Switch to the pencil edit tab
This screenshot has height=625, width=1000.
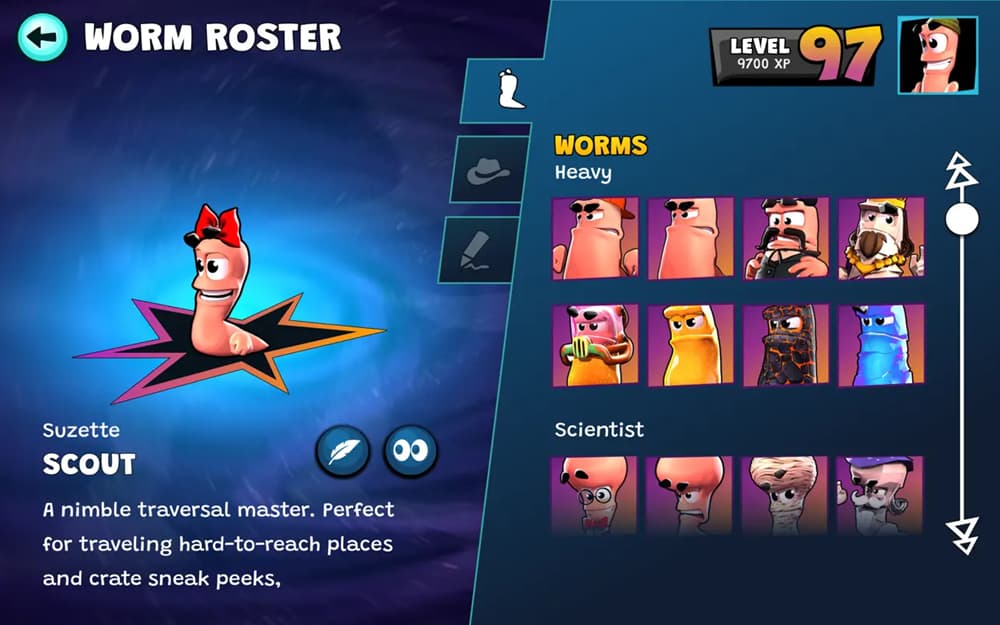coord(480,250)
